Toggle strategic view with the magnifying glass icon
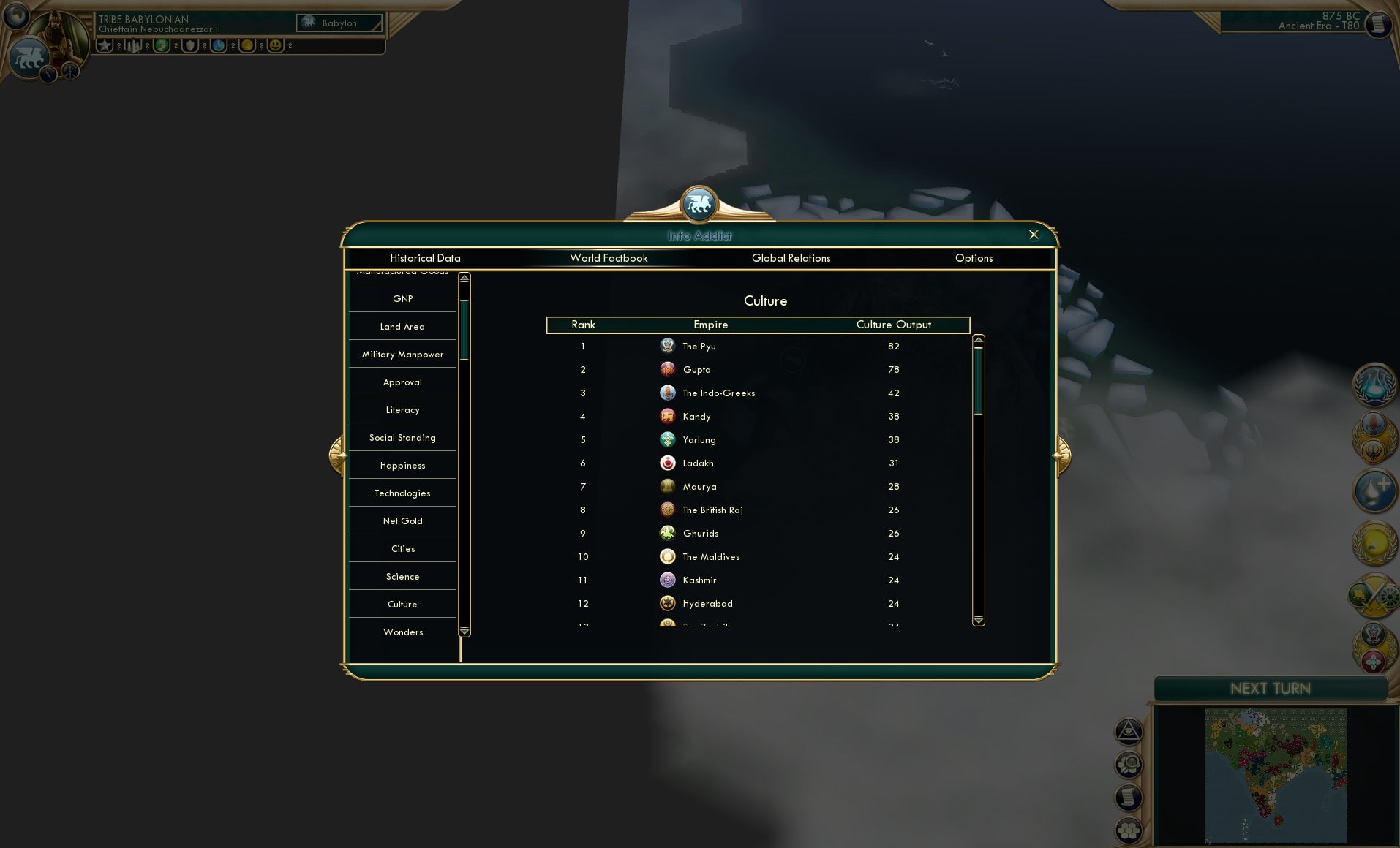This screenshot has height=848, width=1400. click(x=1128, y=765)
